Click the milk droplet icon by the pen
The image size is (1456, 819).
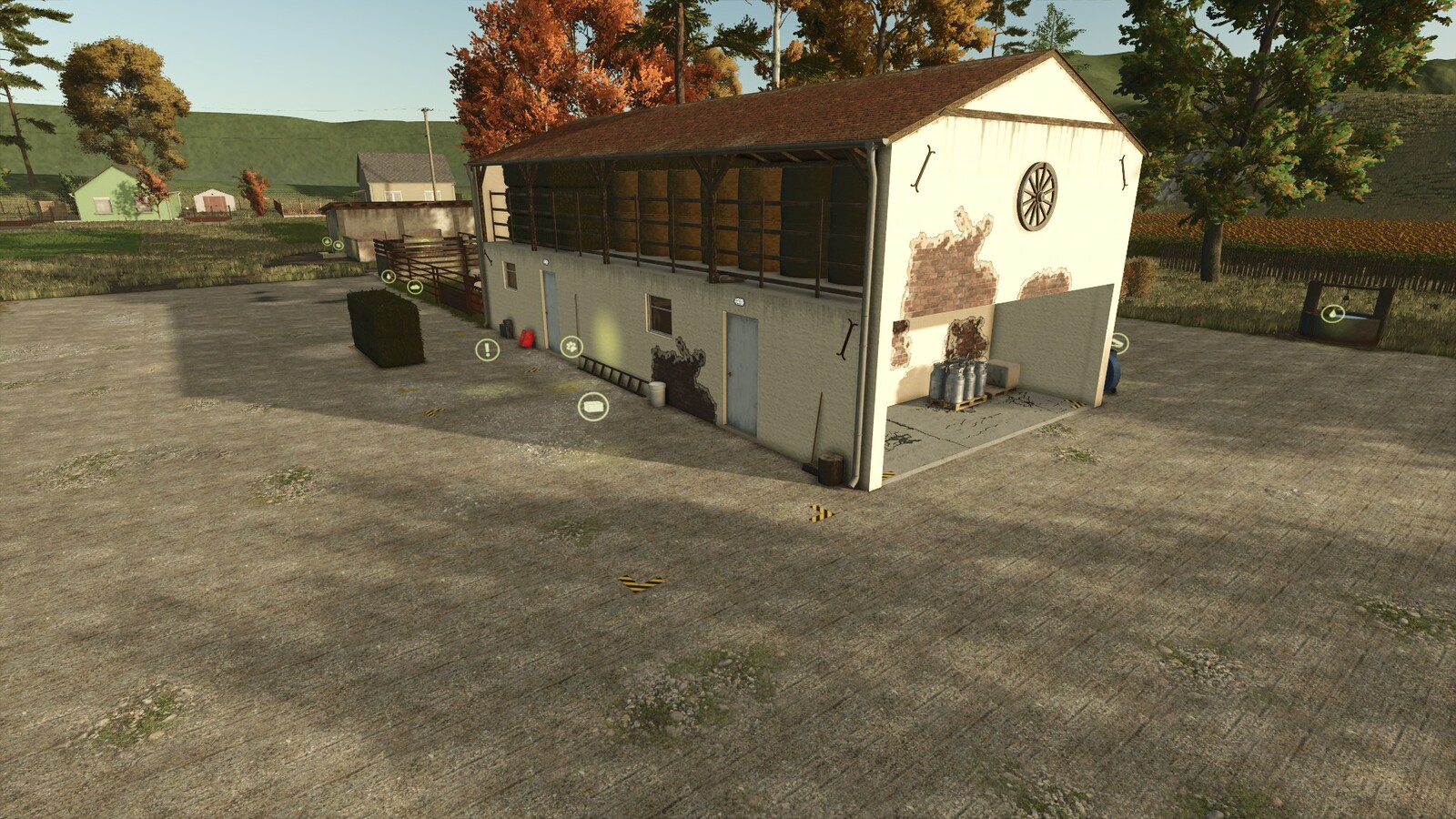pos(389,277)
